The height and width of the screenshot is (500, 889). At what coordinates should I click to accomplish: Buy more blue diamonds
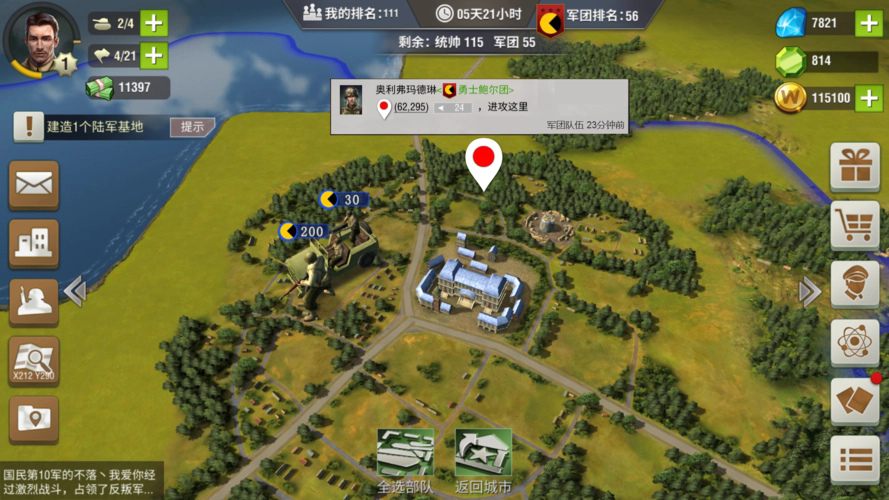(x=869, y=24)
